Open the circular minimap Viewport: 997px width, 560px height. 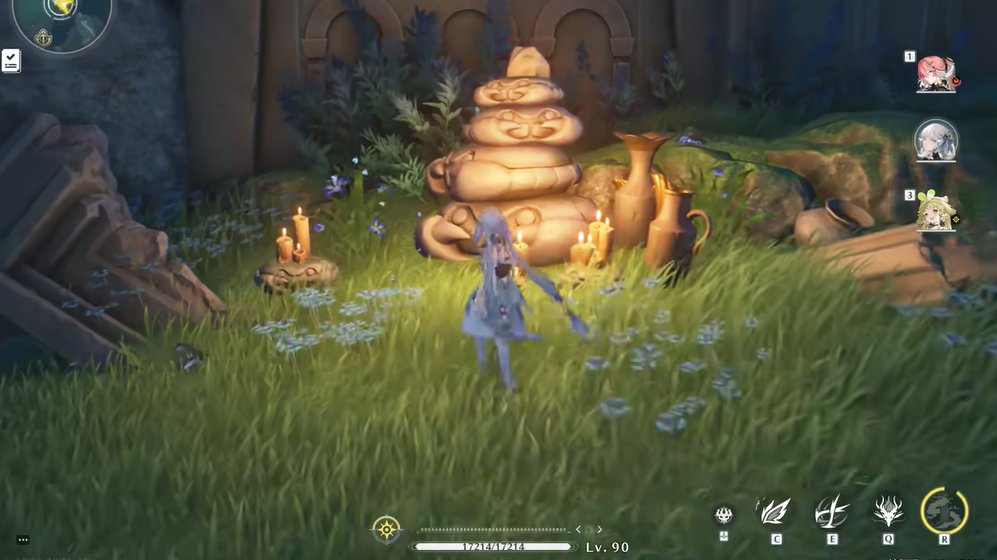coord(62,20)
